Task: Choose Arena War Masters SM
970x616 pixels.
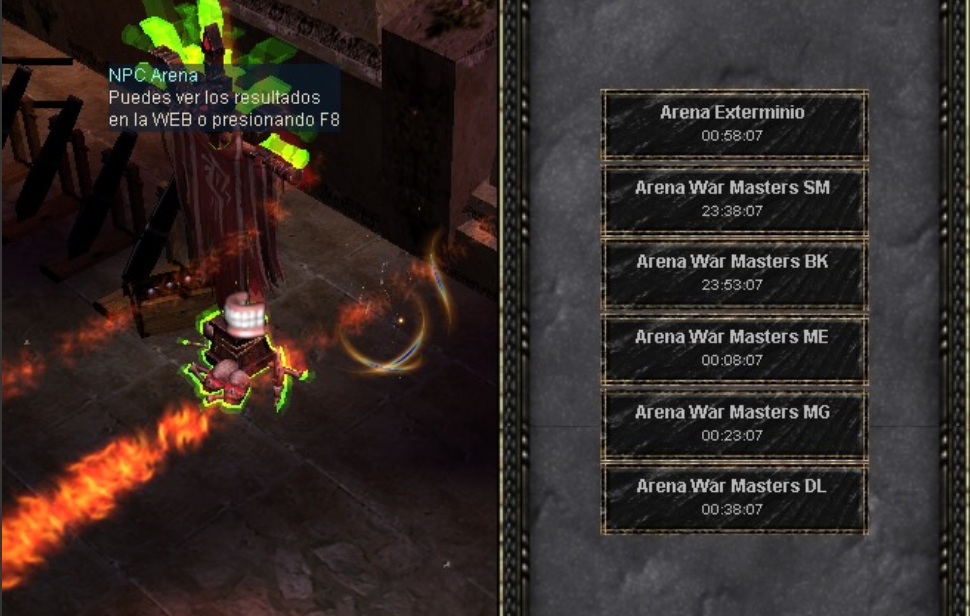Action: point(733,199)
